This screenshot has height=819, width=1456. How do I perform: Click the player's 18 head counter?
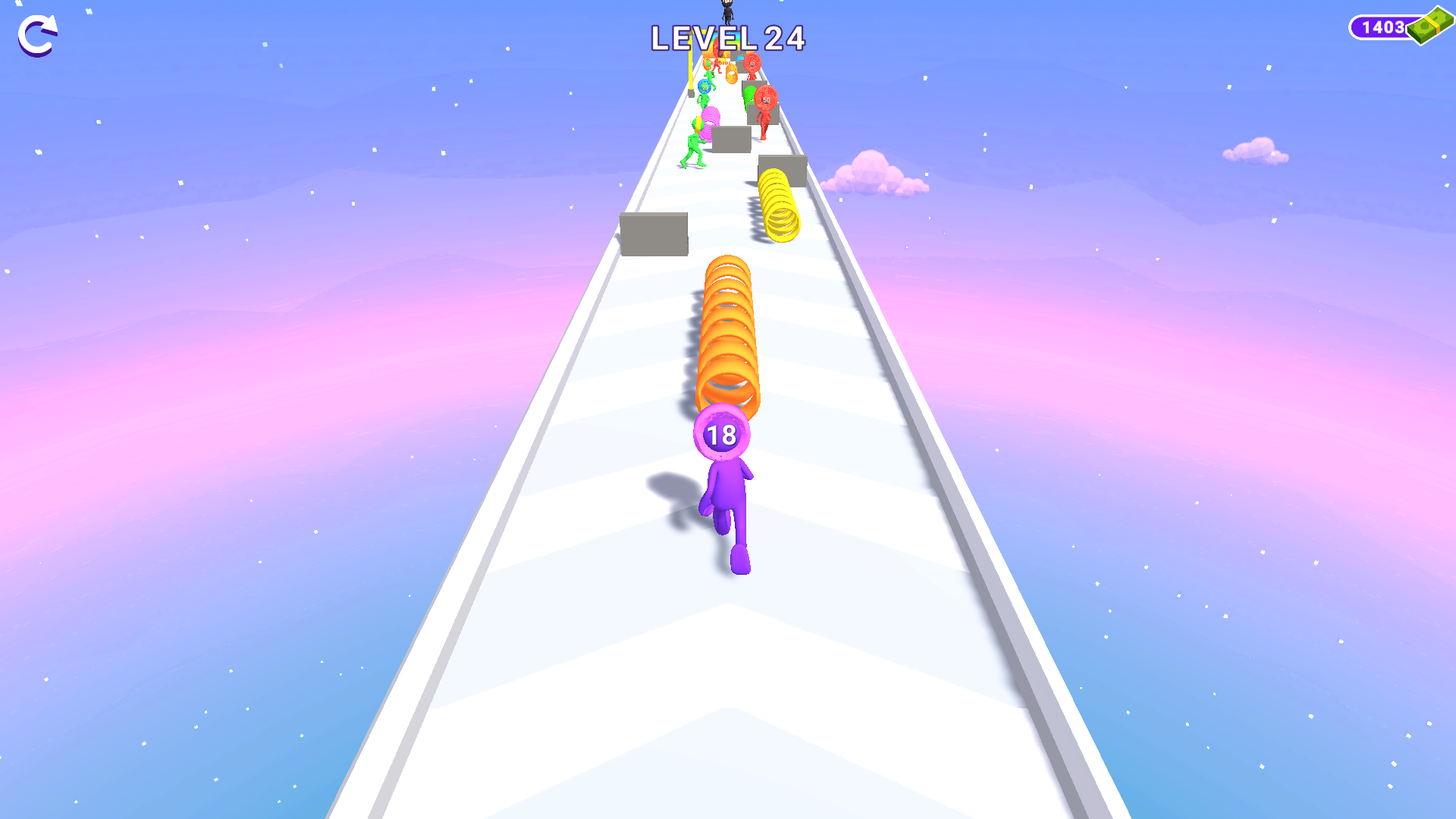pyautogui.click(x=722, y=435)
